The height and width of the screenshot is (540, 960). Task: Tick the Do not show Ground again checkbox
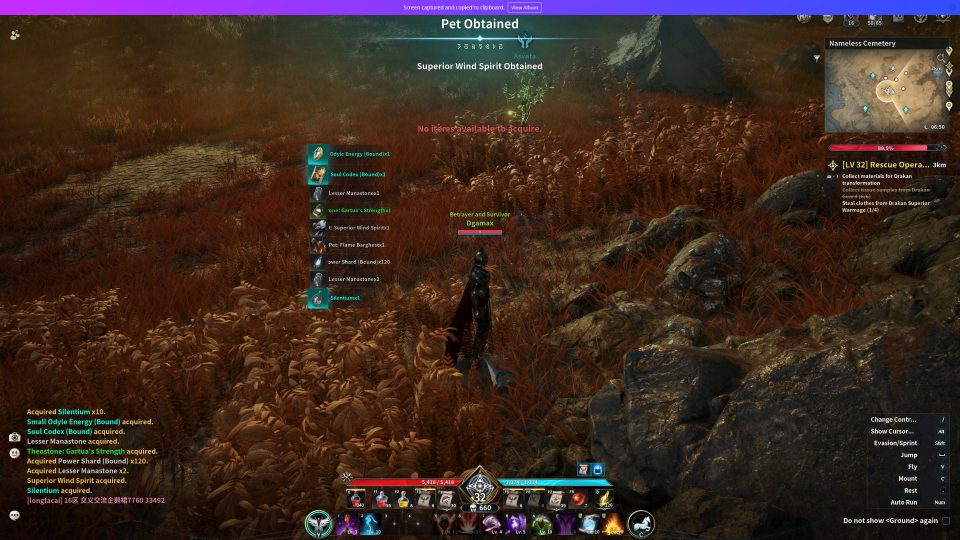[x=946, y=520]
